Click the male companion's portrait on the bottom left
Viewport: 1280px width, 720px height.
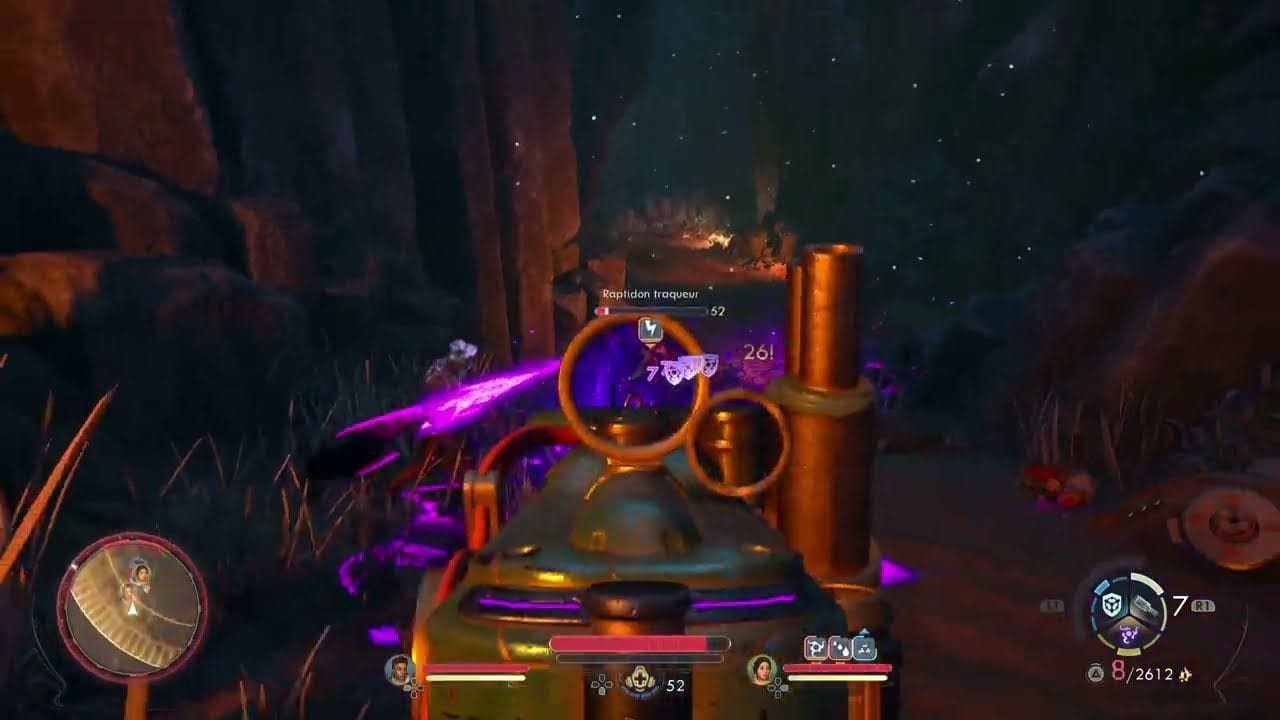400,671
